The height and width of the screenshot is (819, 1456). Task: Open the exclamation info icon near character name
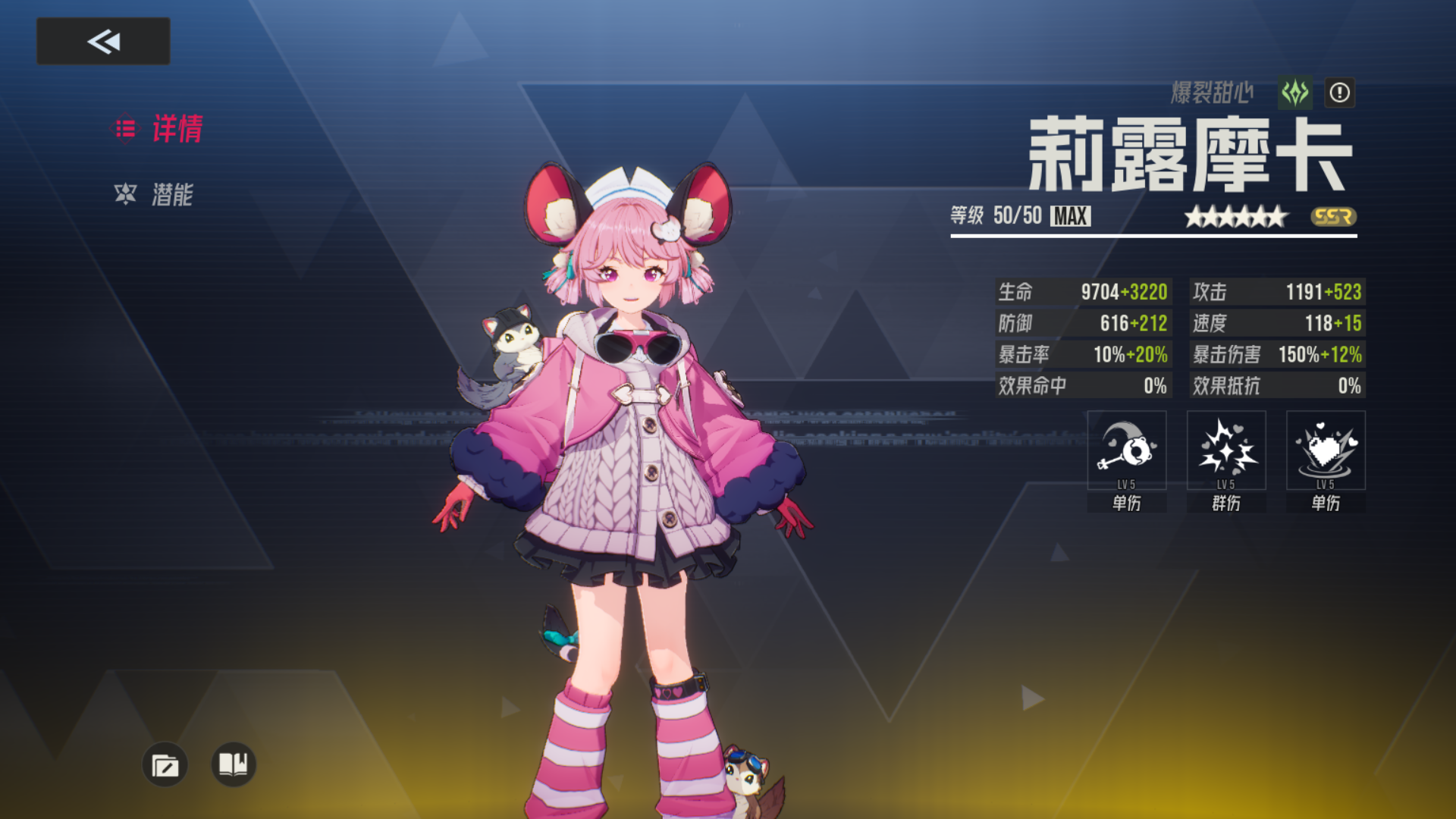1339,93
